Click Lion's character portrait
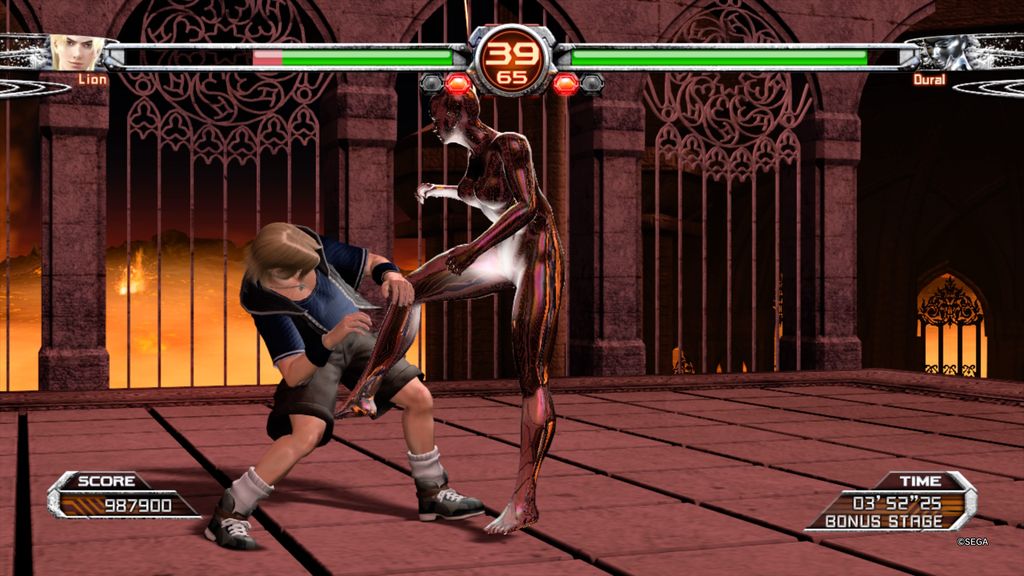1024x576 pixels. [x=76, y=52]
